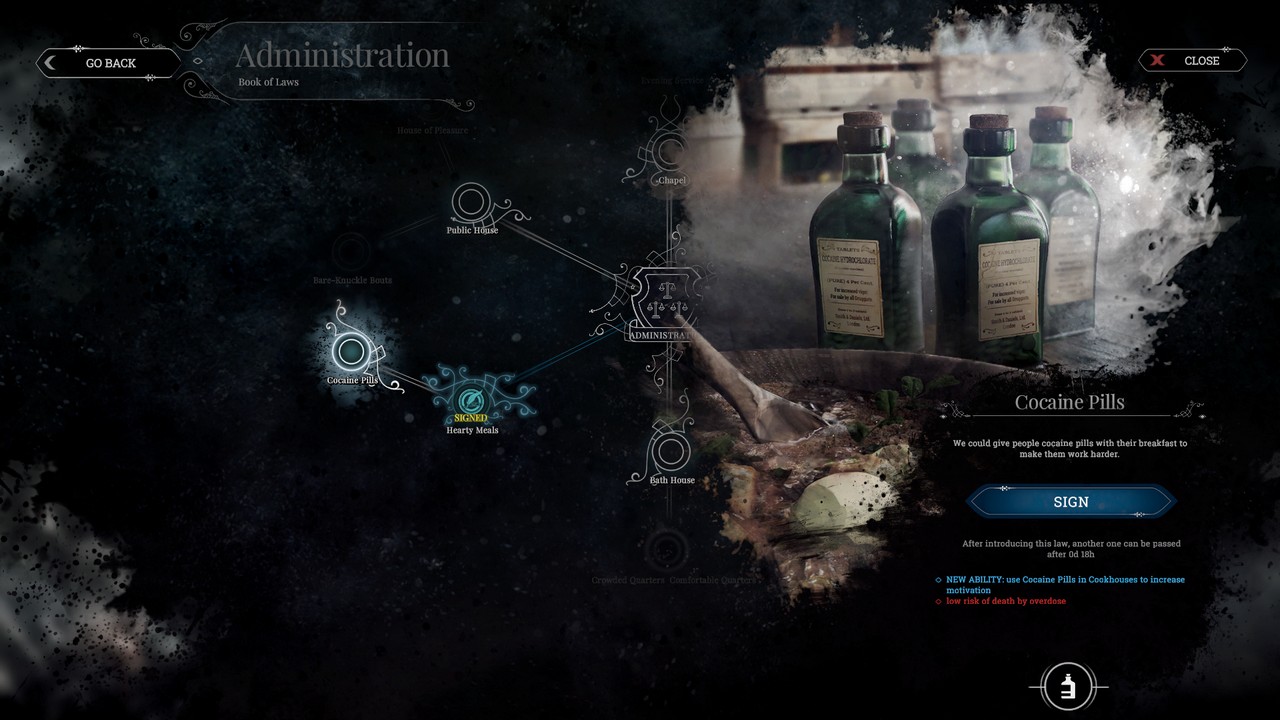The width and height of the screenshot is (1280, 720).
Task: Open the Bath House law node
Action: pos(670,451)
